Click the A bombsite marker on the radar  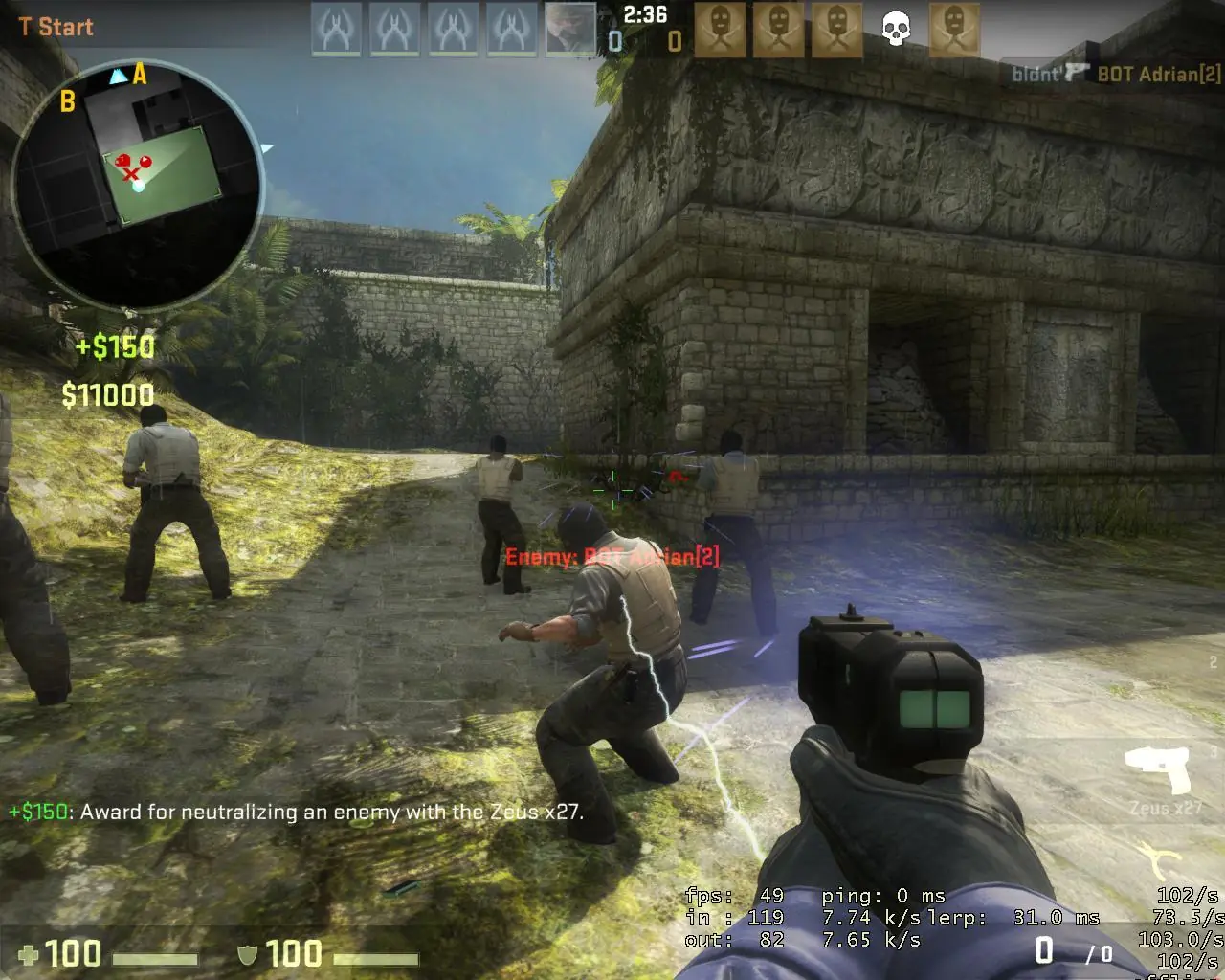[x=142, y=73]
